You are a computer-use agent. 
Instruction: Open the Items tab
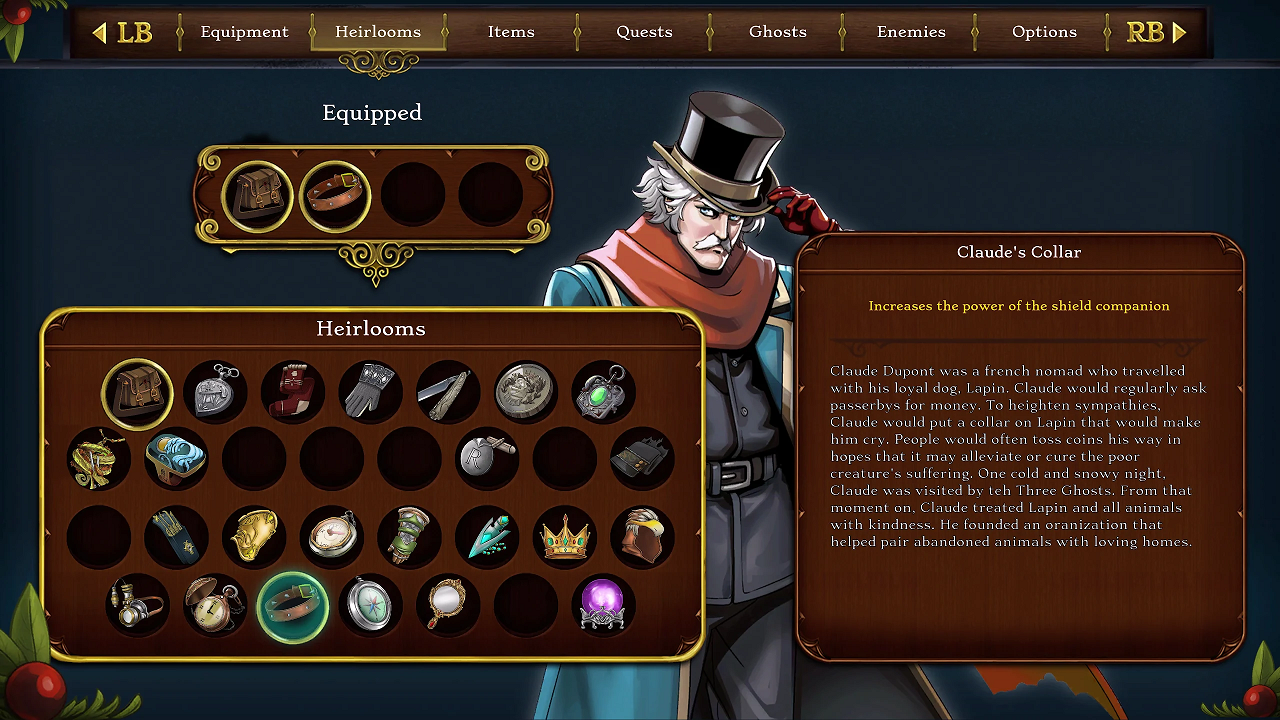[511, 32]
